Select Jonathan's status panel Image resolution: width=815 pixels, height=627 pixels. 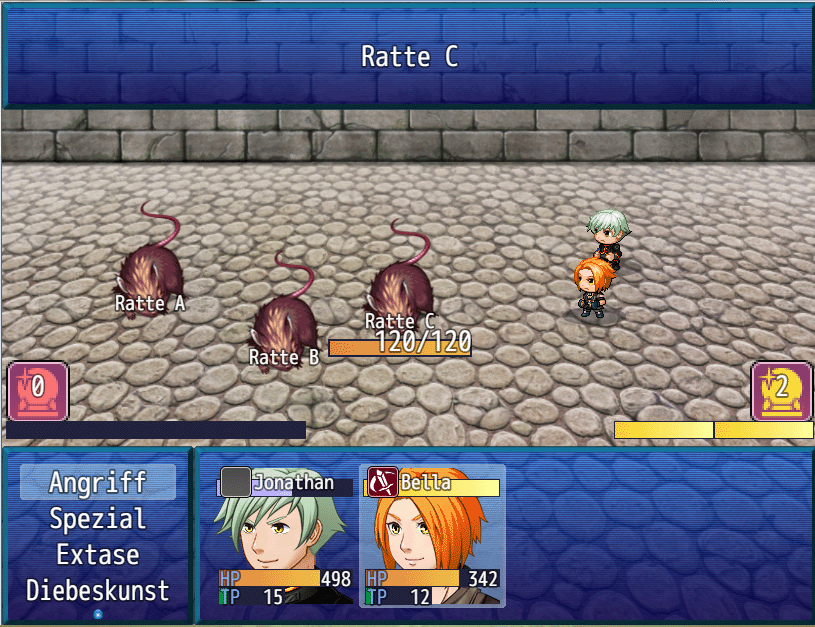pos(285,537)
